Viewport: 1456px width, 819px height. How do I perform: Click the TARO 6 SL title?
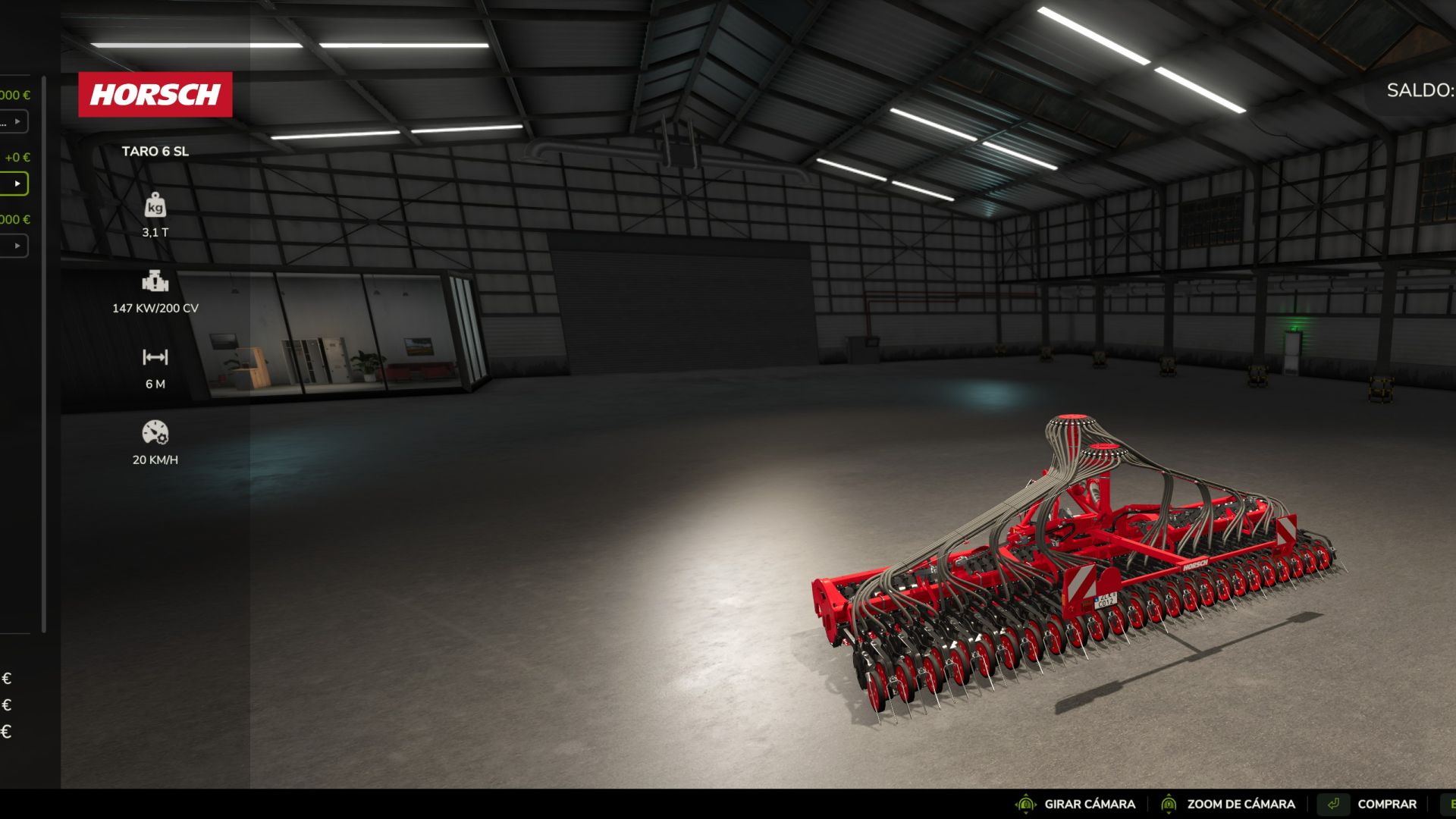coord(156,150)
